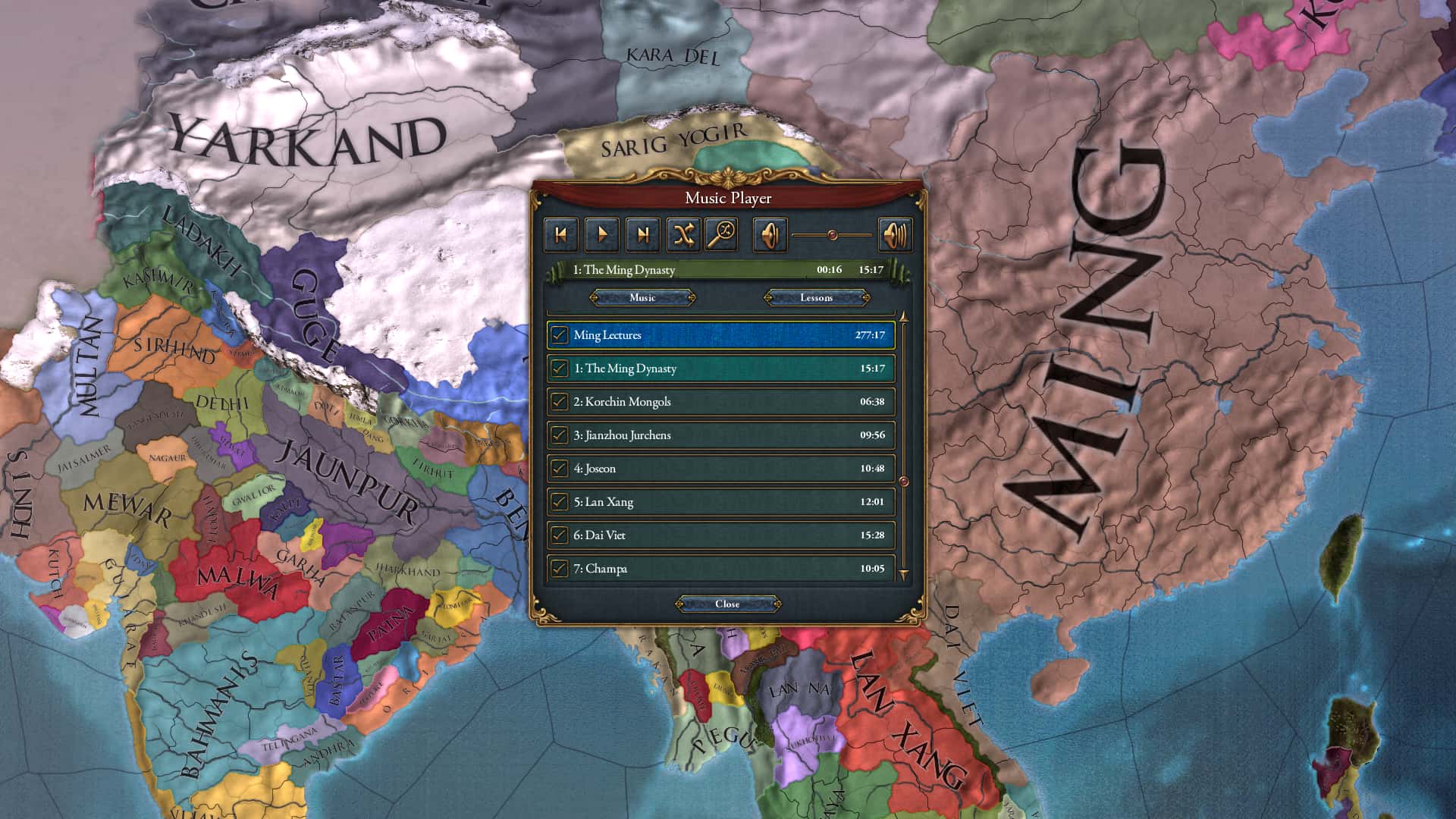Disable the 7: Champa track checkbox
1456x819 pixels.
coord(561,568)
